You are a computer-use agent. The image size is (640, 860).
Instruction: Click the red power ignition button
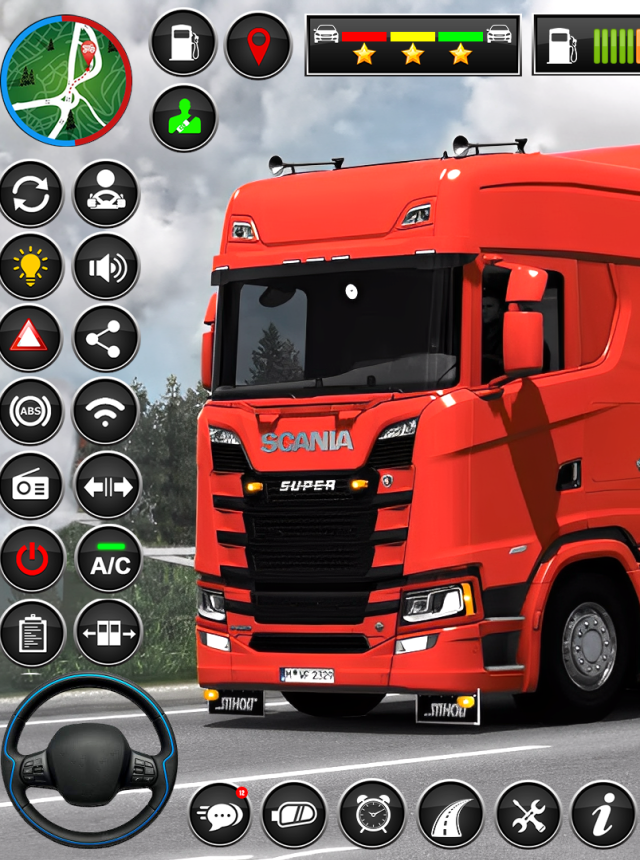(x=31, y=559)
